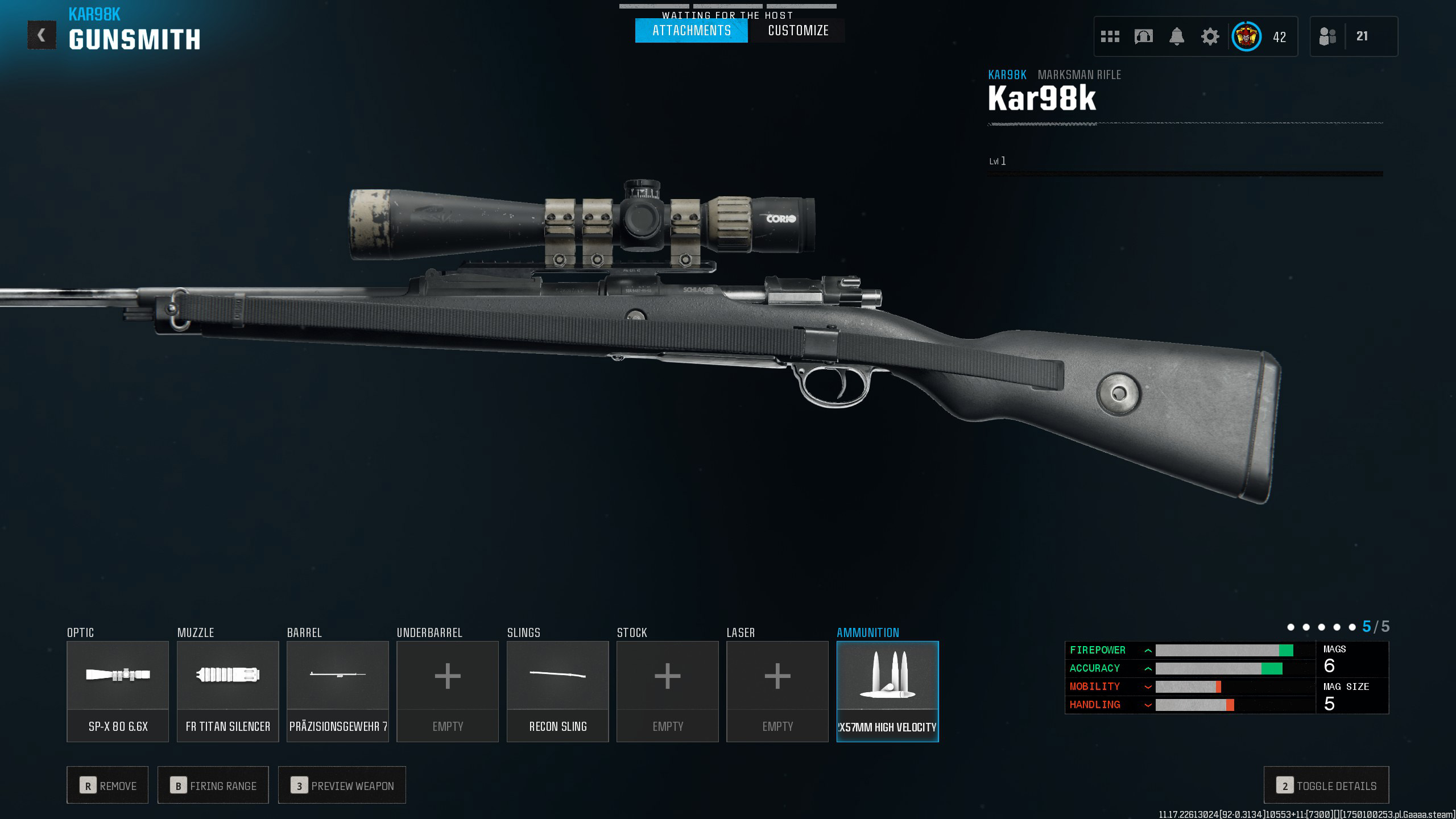Select the Attachments tab
Image resolution: width=1456 pixels, height=819 pixels.
pos(691,31)
